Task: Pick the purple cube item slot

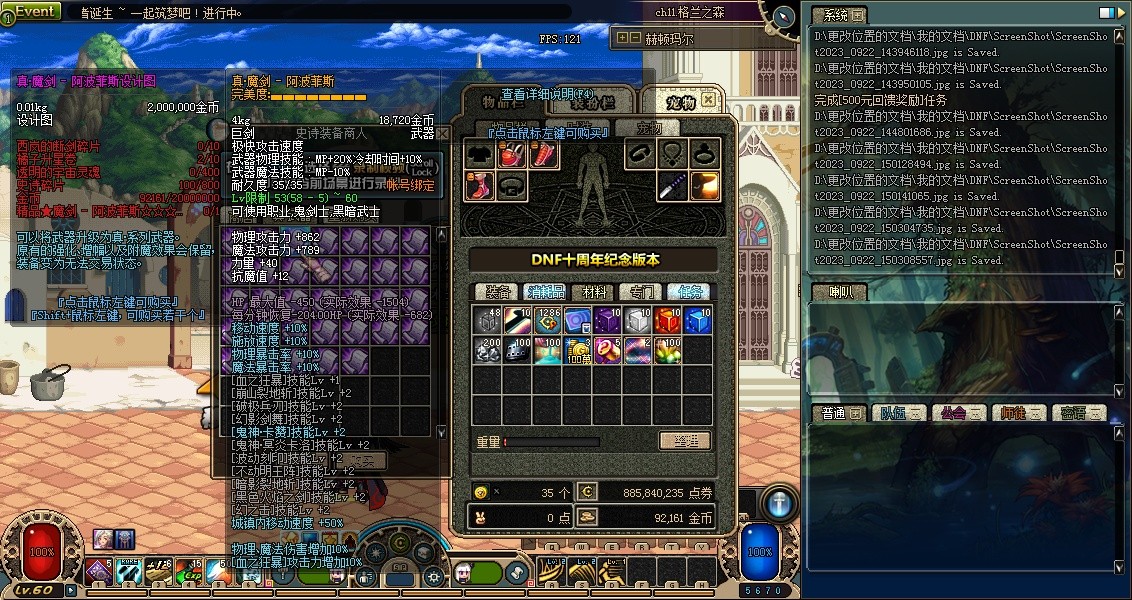Action: 607,320
